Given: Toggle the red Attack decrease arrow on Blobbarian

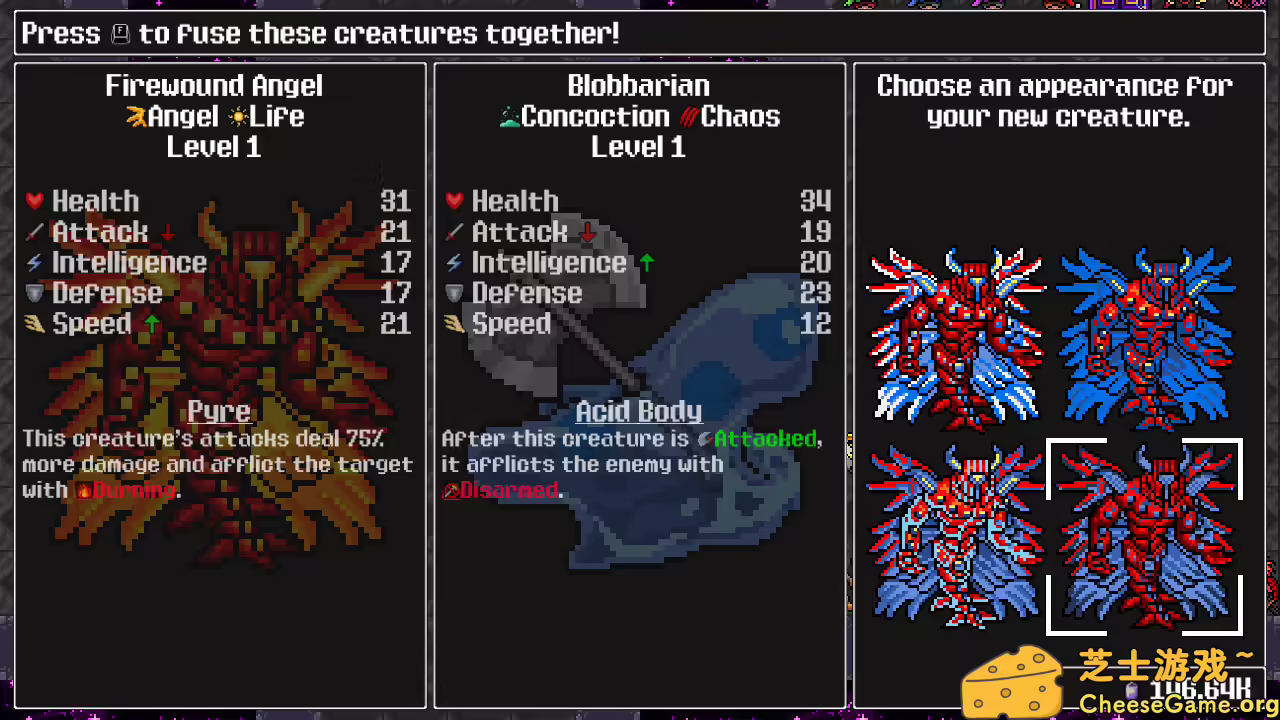Looking at the screenshot, I should [x=589, y=233].
